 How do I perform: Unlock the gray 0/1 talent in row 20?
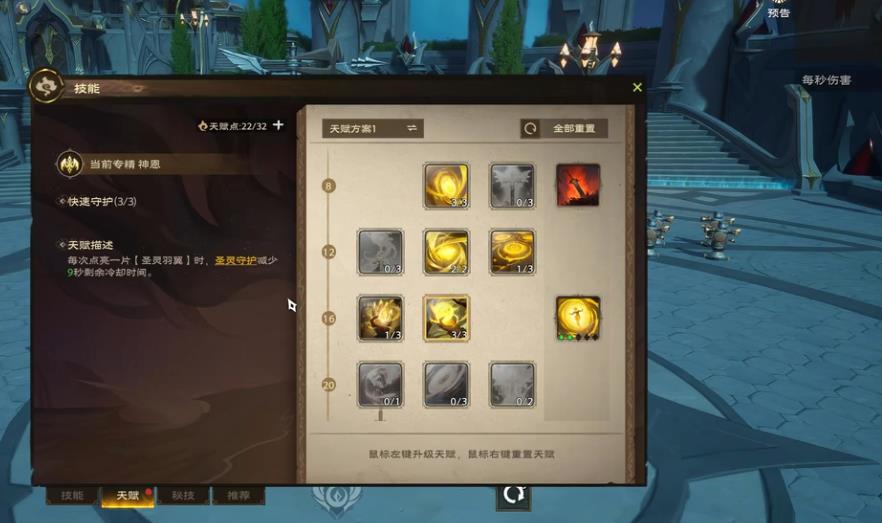pyautogui.click(x=380, y=384)
